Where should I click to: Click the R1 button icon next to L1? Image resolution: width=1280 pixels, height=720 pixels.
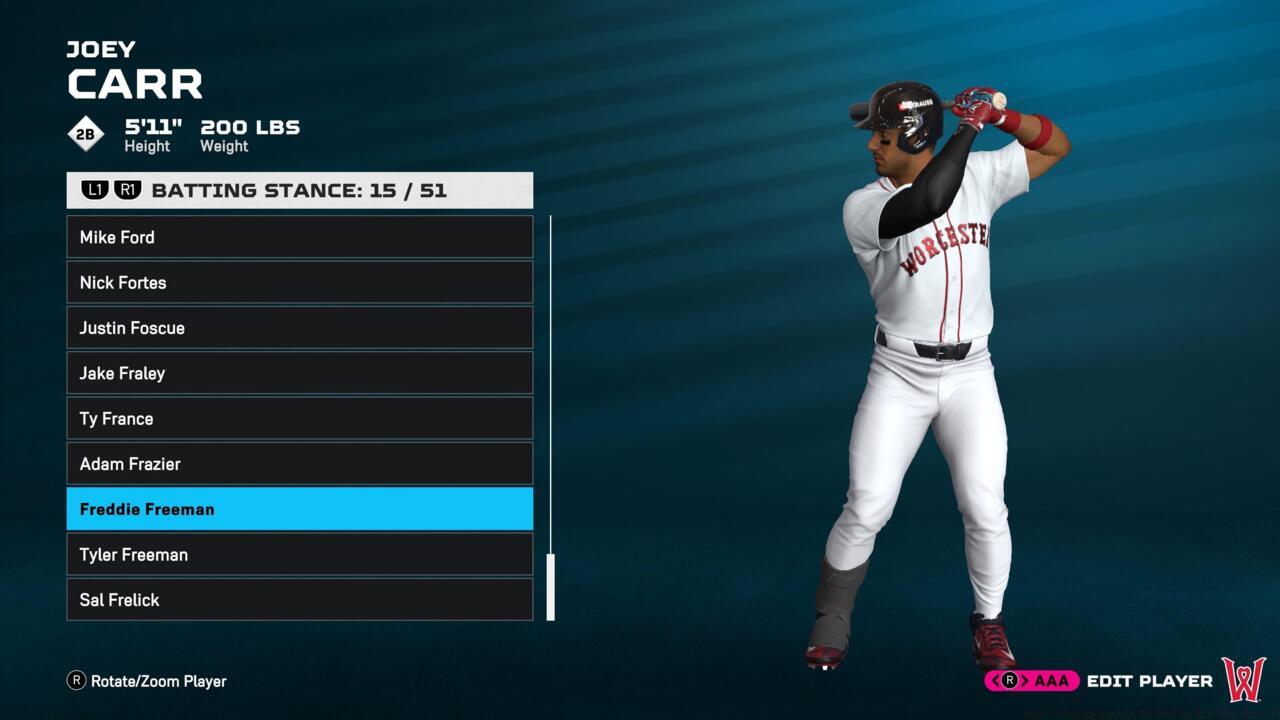127,189
